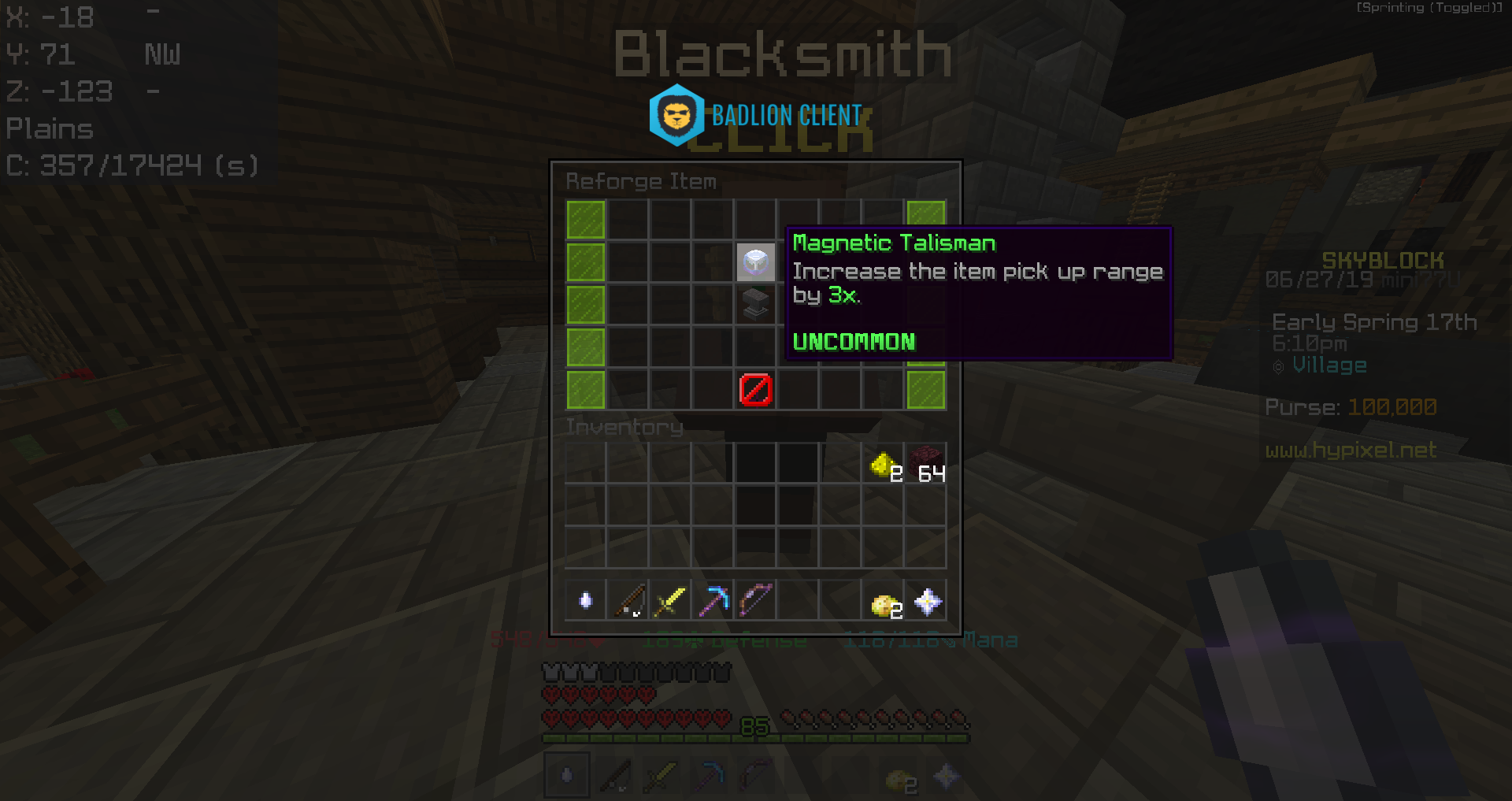
Task: Select the golden sword in the hotbar
Action: [670, 600]
